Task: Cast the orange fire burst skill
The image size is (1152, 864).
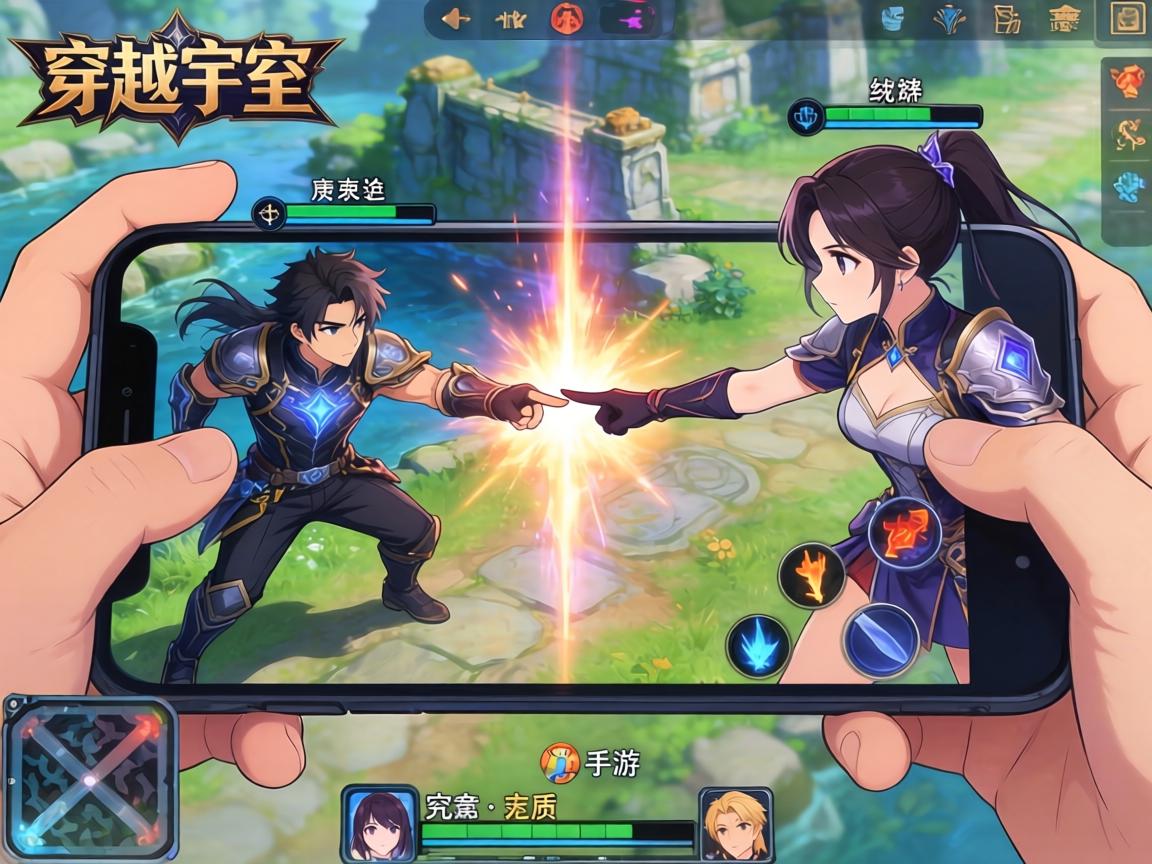Action: point(811,574)
